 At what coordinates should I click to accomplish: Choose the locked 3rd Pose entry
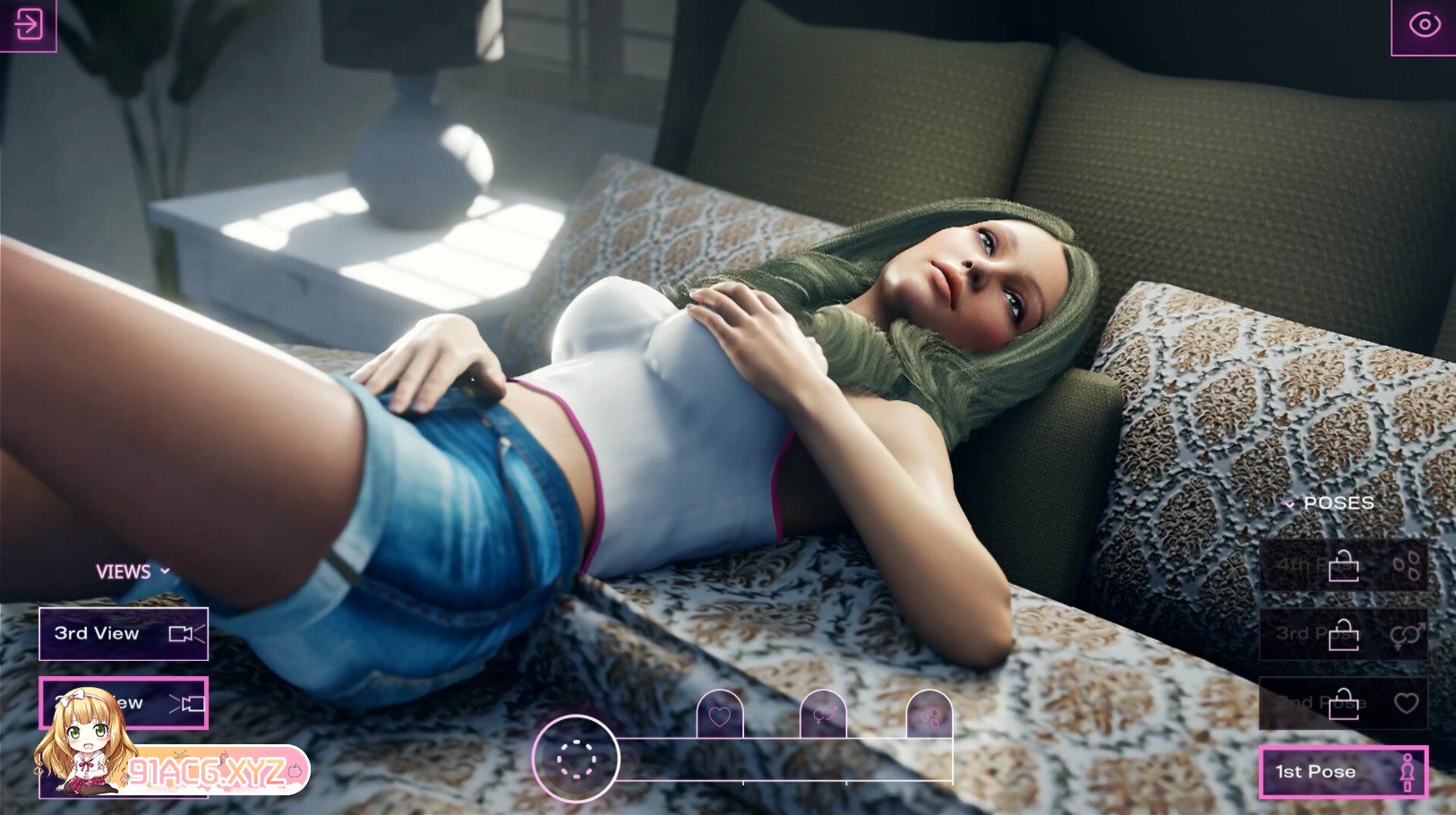point(1342,635)
